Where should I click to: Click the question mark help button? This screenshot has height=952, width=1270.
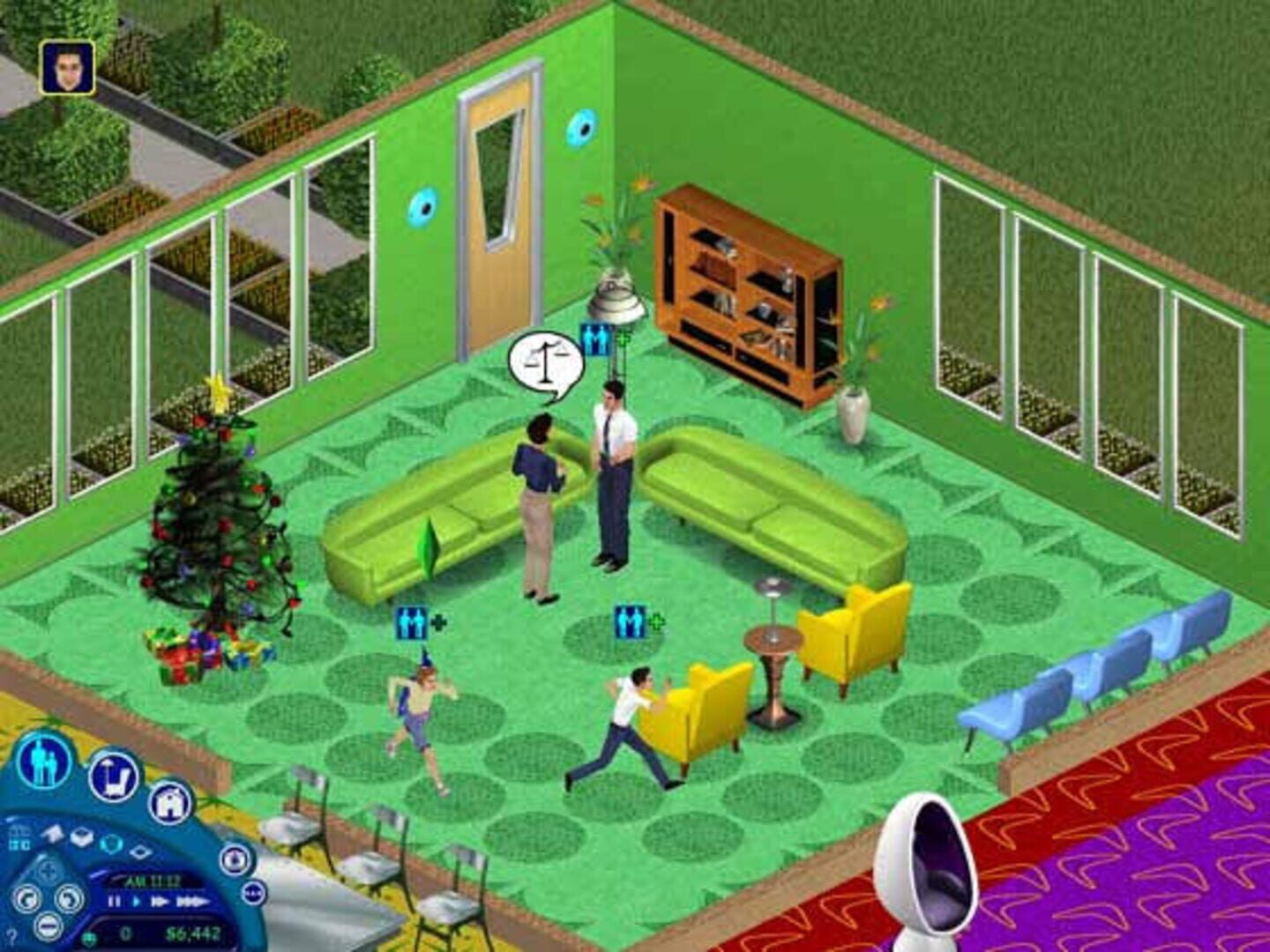(x=11, y=938)
